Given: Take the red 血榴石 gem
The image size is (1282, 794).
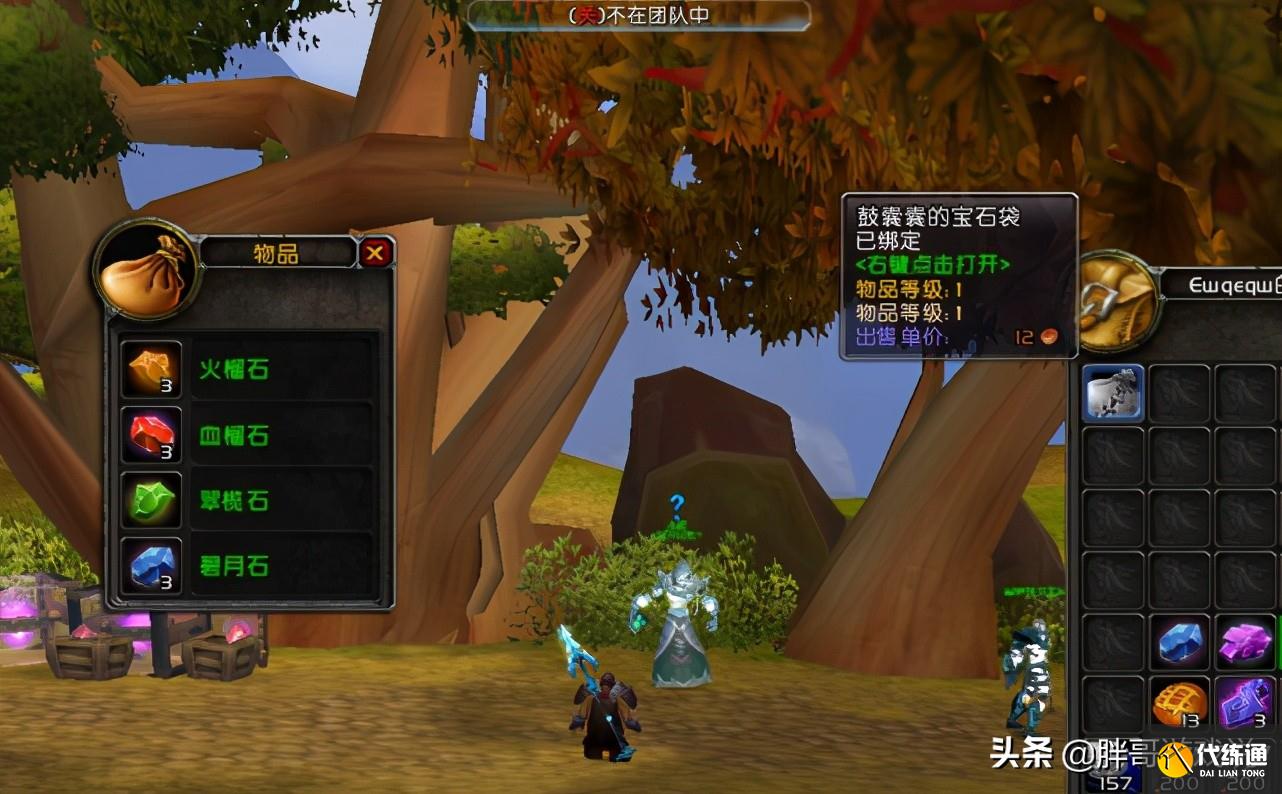Looking at the screenshot, I should [151, 436].
